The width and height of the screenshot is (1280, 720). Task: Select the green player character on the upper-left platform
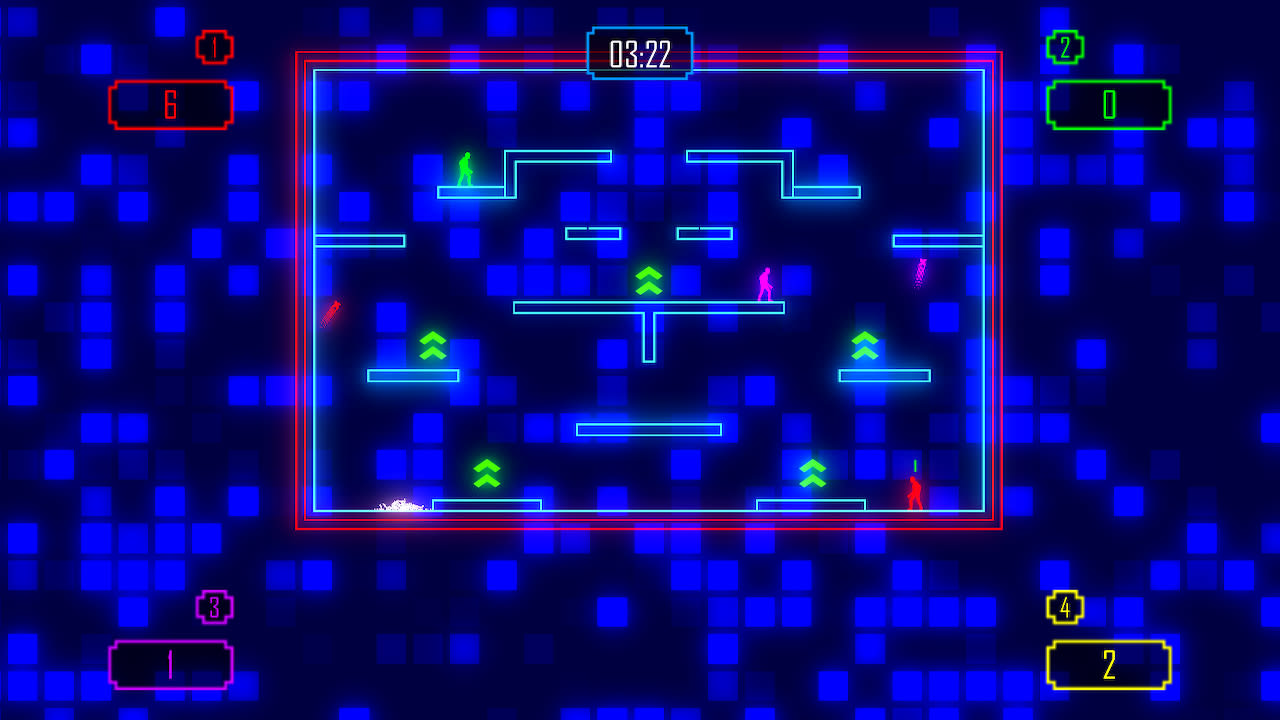coord(463,168)
